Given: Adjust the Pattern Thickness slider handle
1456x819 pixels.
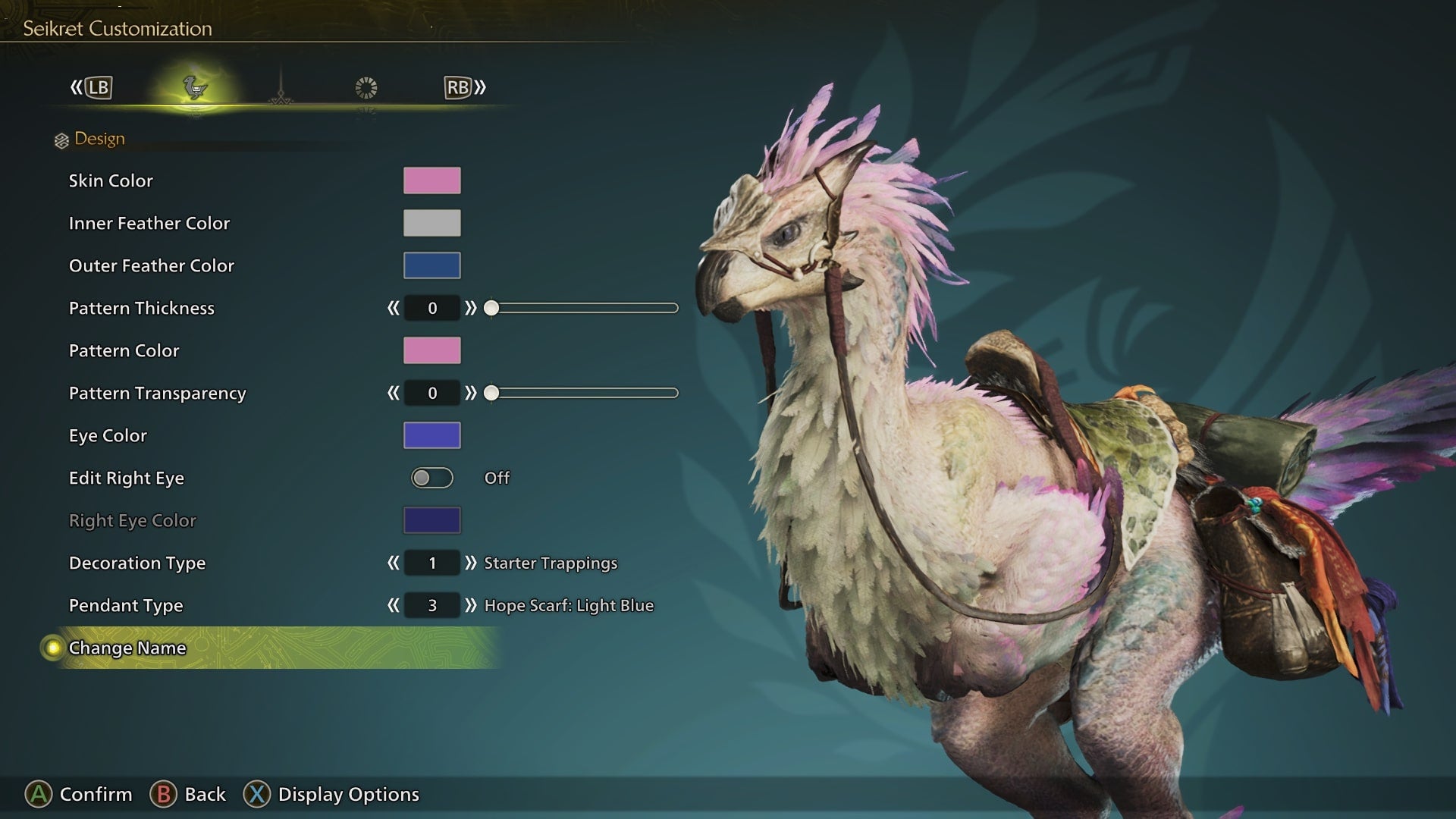Looking at the screenshot, I should (491, 308).
